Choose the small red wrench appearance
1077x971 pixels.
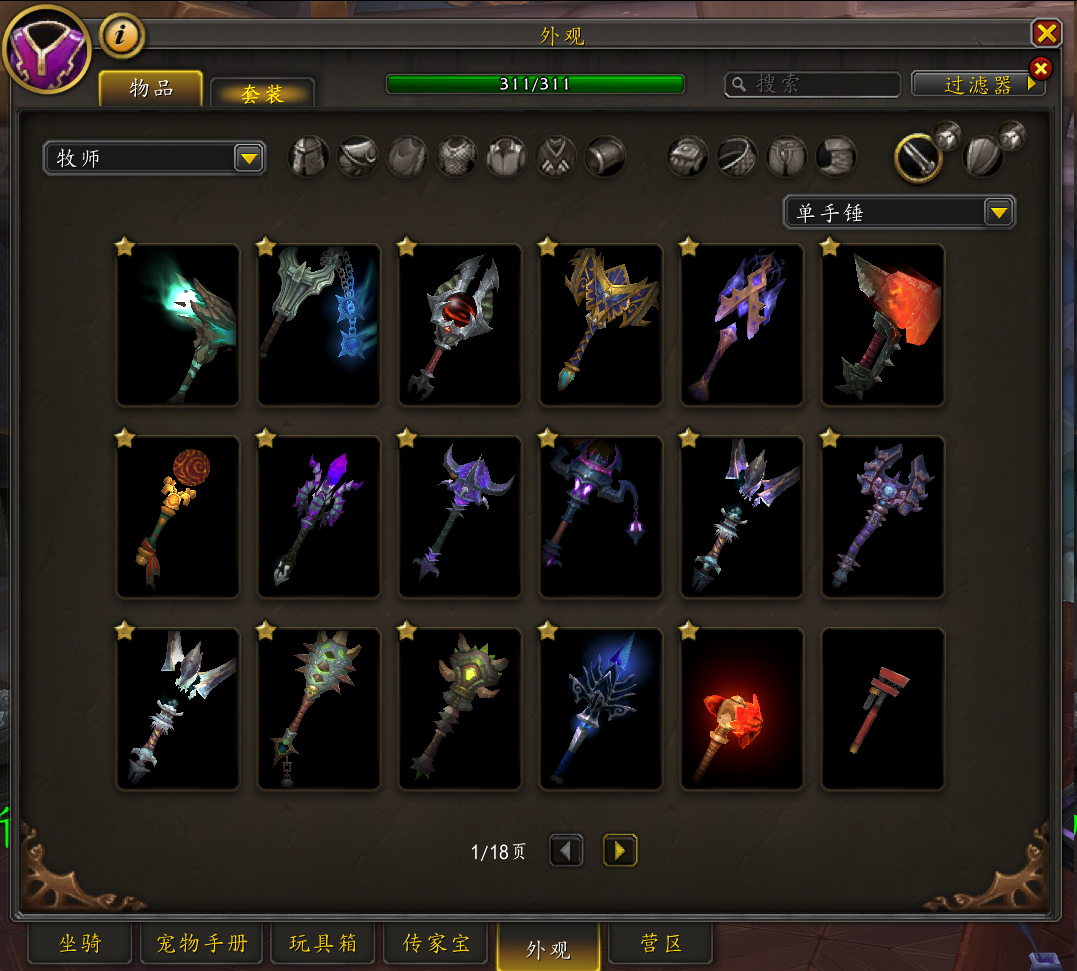tap(883, 709)
